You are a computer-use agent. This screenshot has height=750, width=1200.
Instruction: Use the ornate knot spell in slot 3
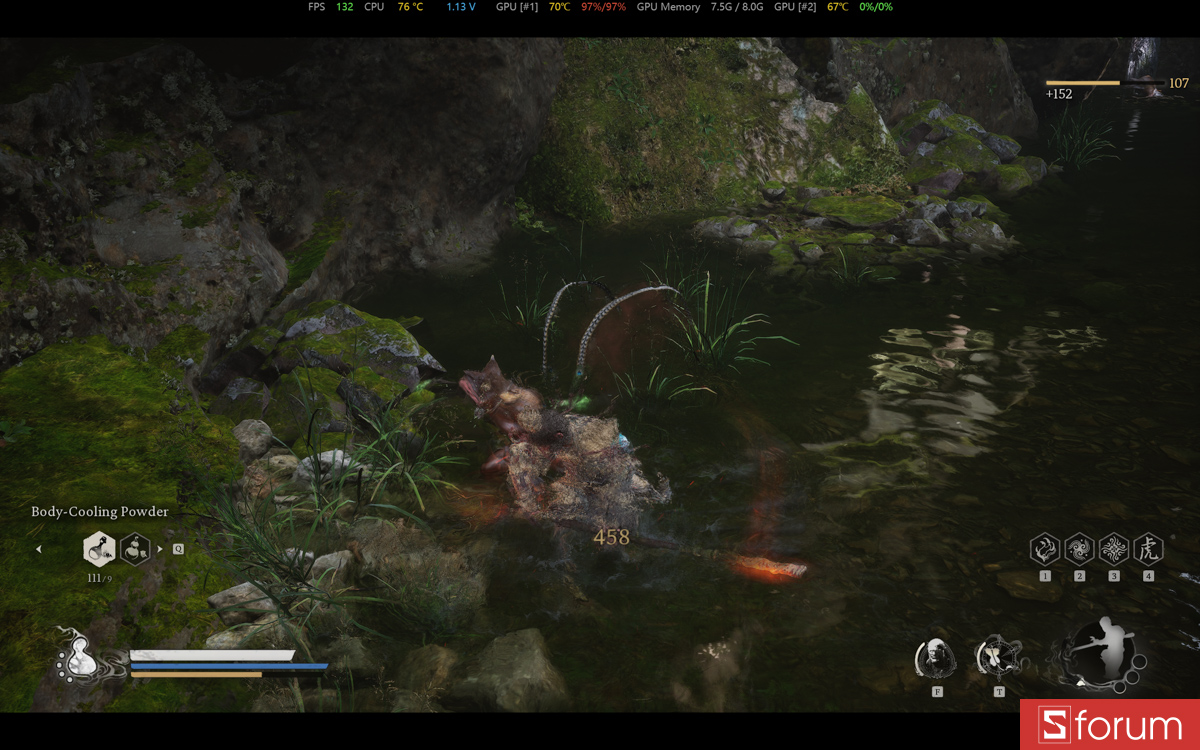(1113, 548)
